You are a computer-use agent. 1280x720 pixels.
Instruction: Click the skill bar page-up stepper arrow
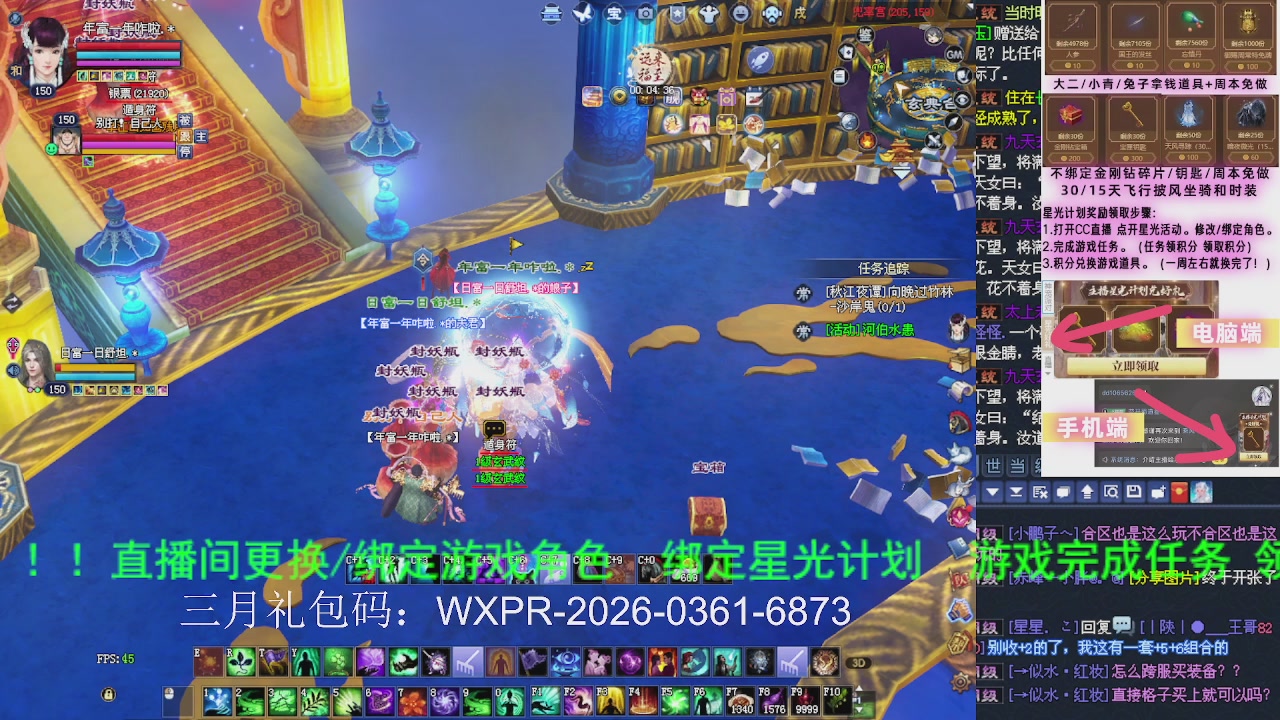[x=859, y=688]
